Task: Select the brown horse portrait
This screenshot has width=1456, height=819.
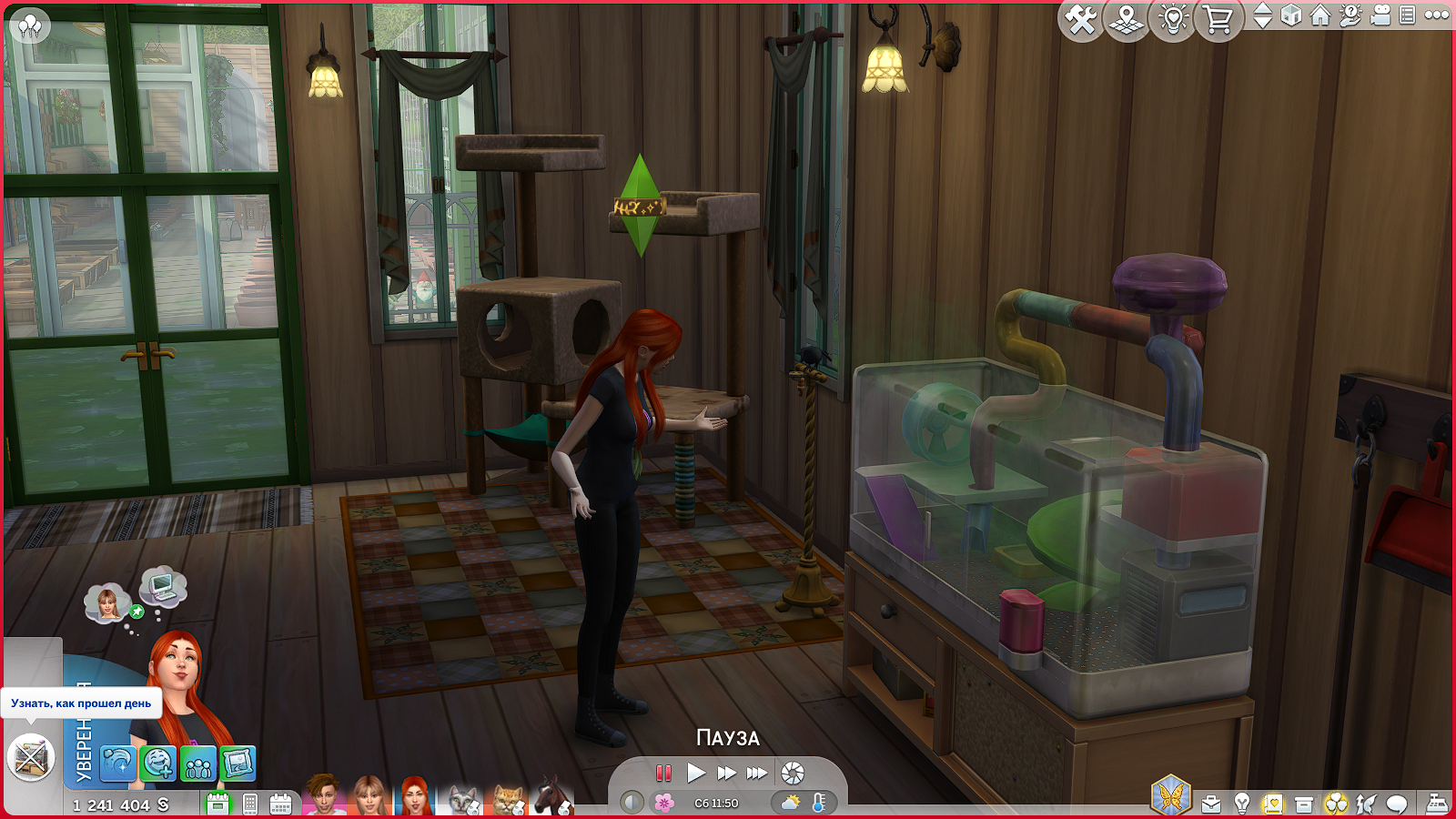Action: pyautogui.click(x=551, y=796)
